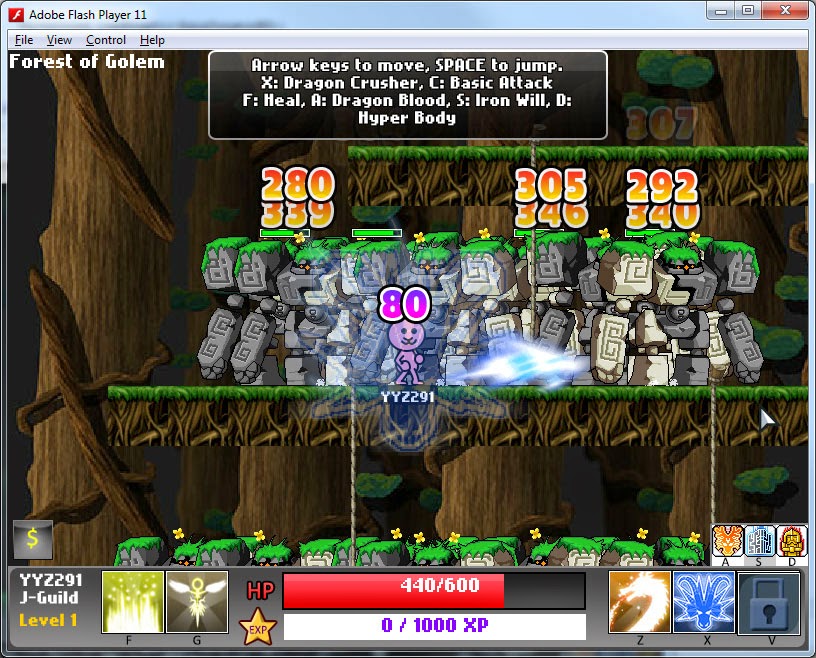The image size is (816, 658).
Task: Open the File menu
Action: coord(24,40)
